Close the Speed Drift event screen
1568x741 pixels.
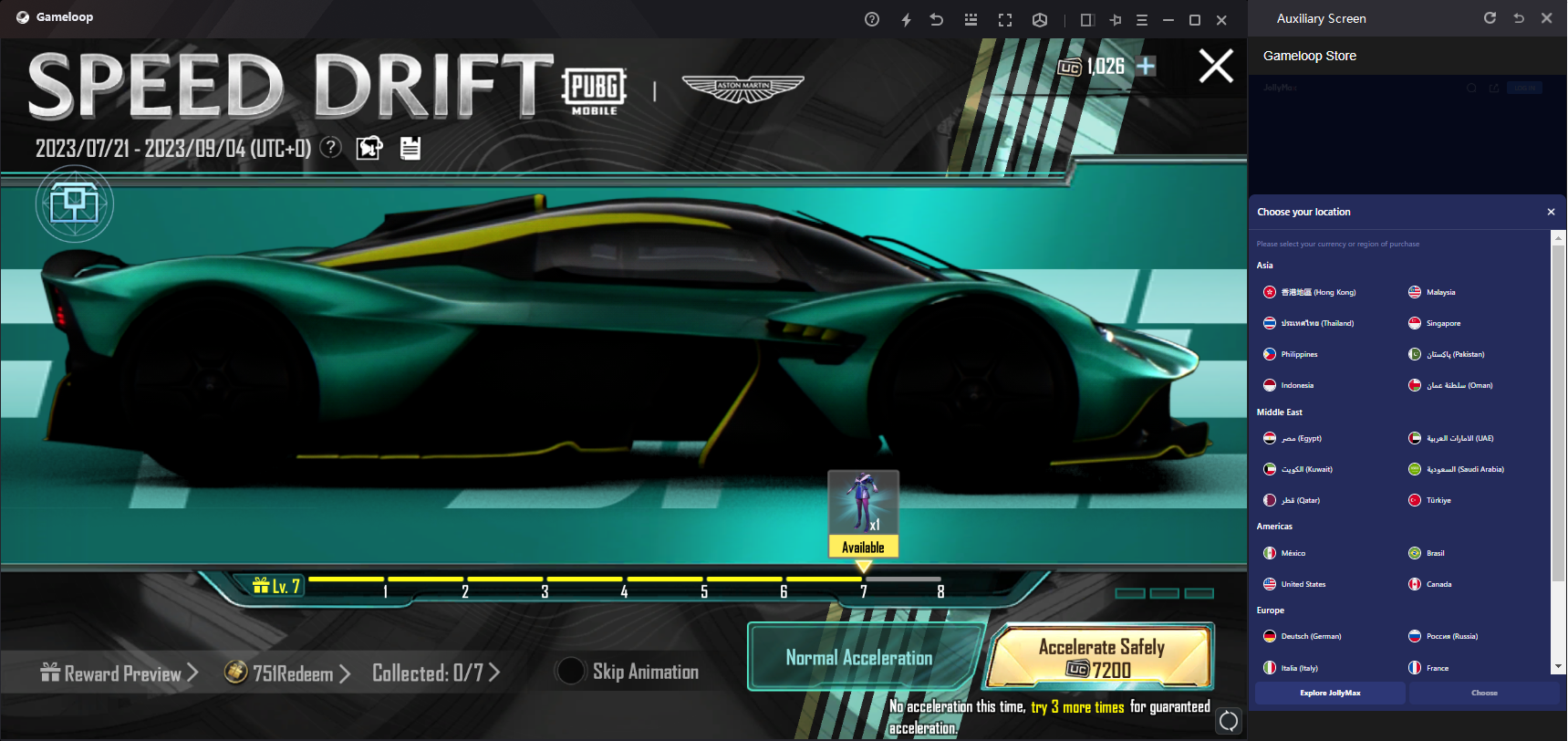1215,66
